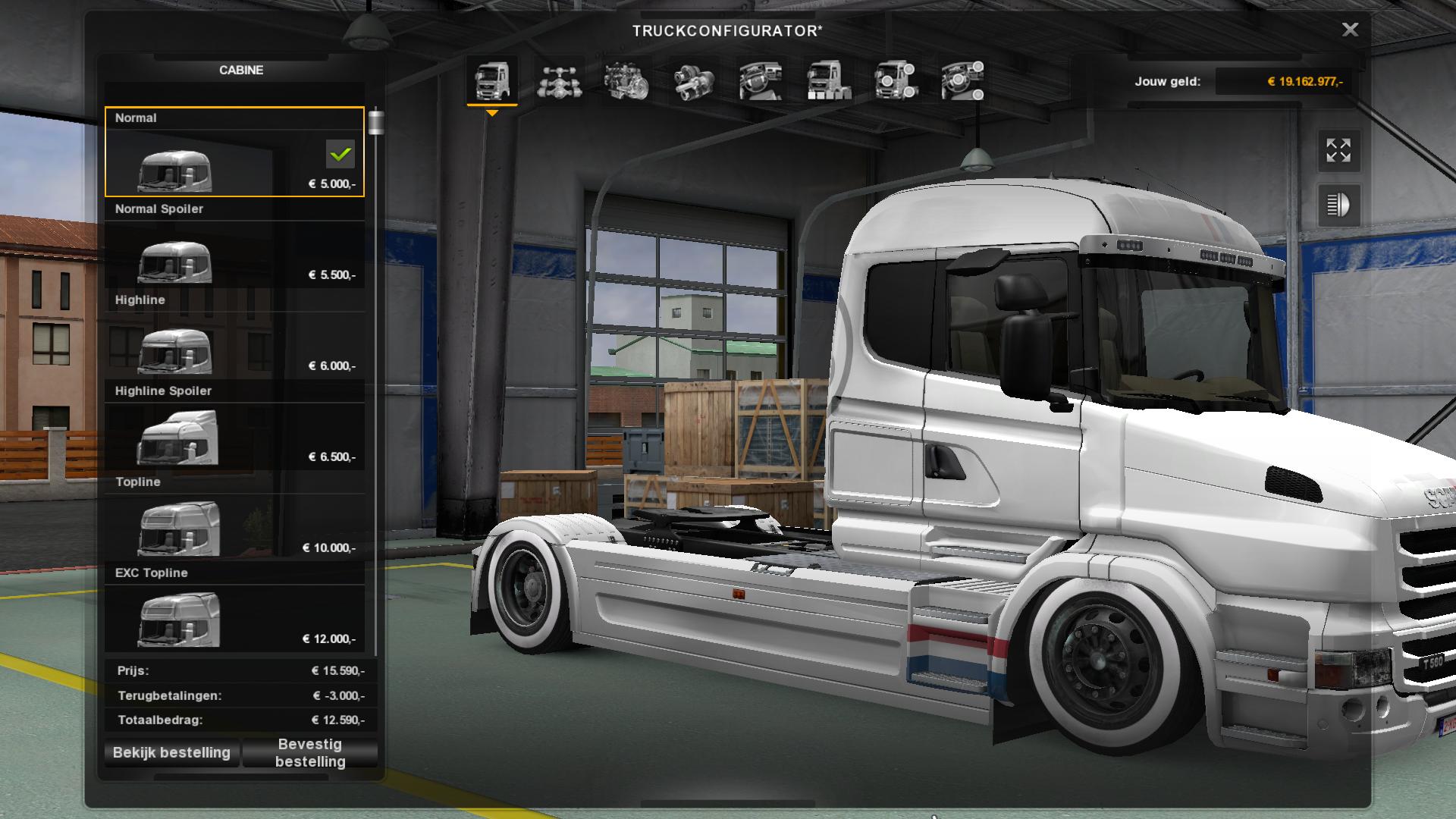The image size is (1456, 819).
Task: Click the cabin list scrollbar handle
Action: (375, 122)
